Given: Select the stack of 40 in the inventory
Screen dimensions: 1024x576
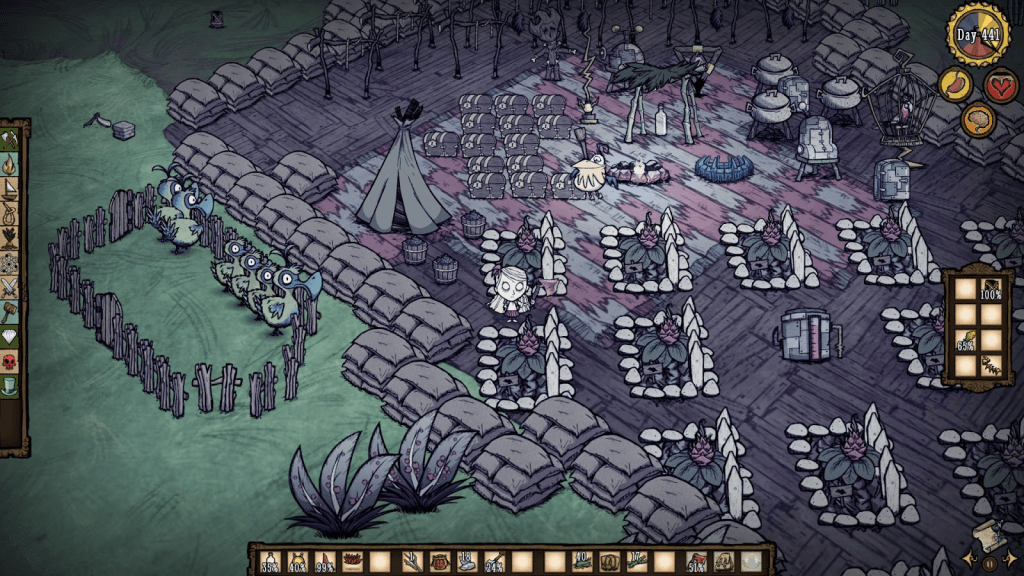Looking at the screenshot, I should (x=581, y=563).
